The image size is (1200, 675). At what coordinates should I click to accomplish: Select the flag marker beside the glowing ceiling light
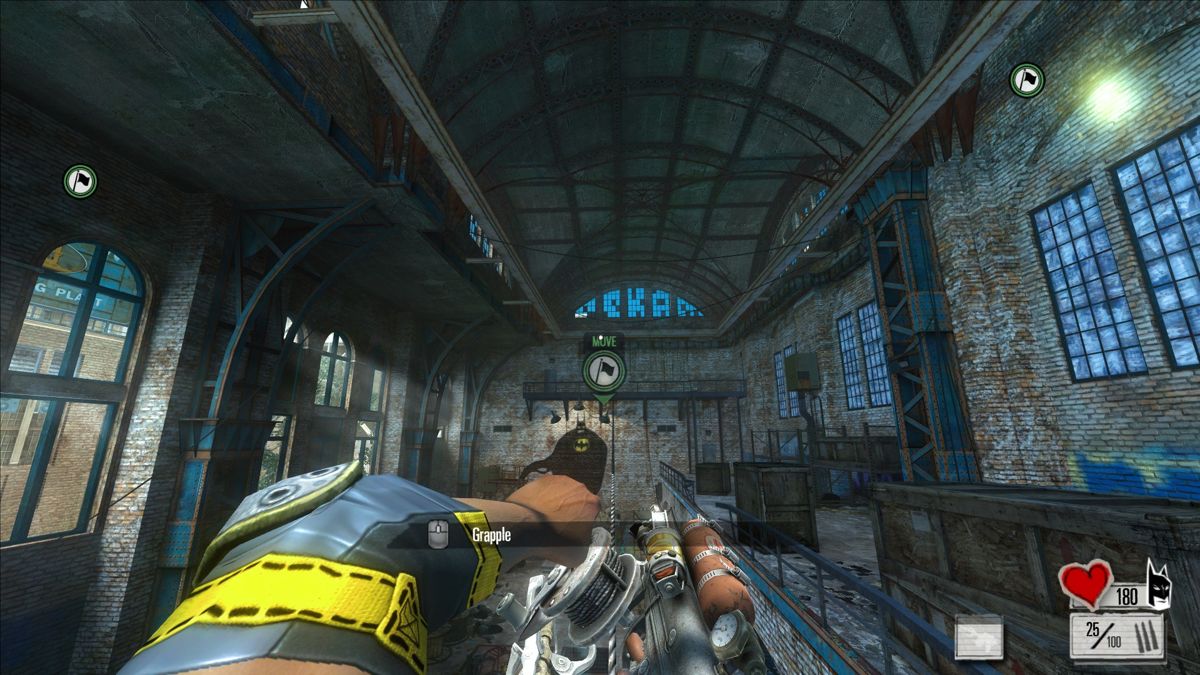pos(1026,80)
